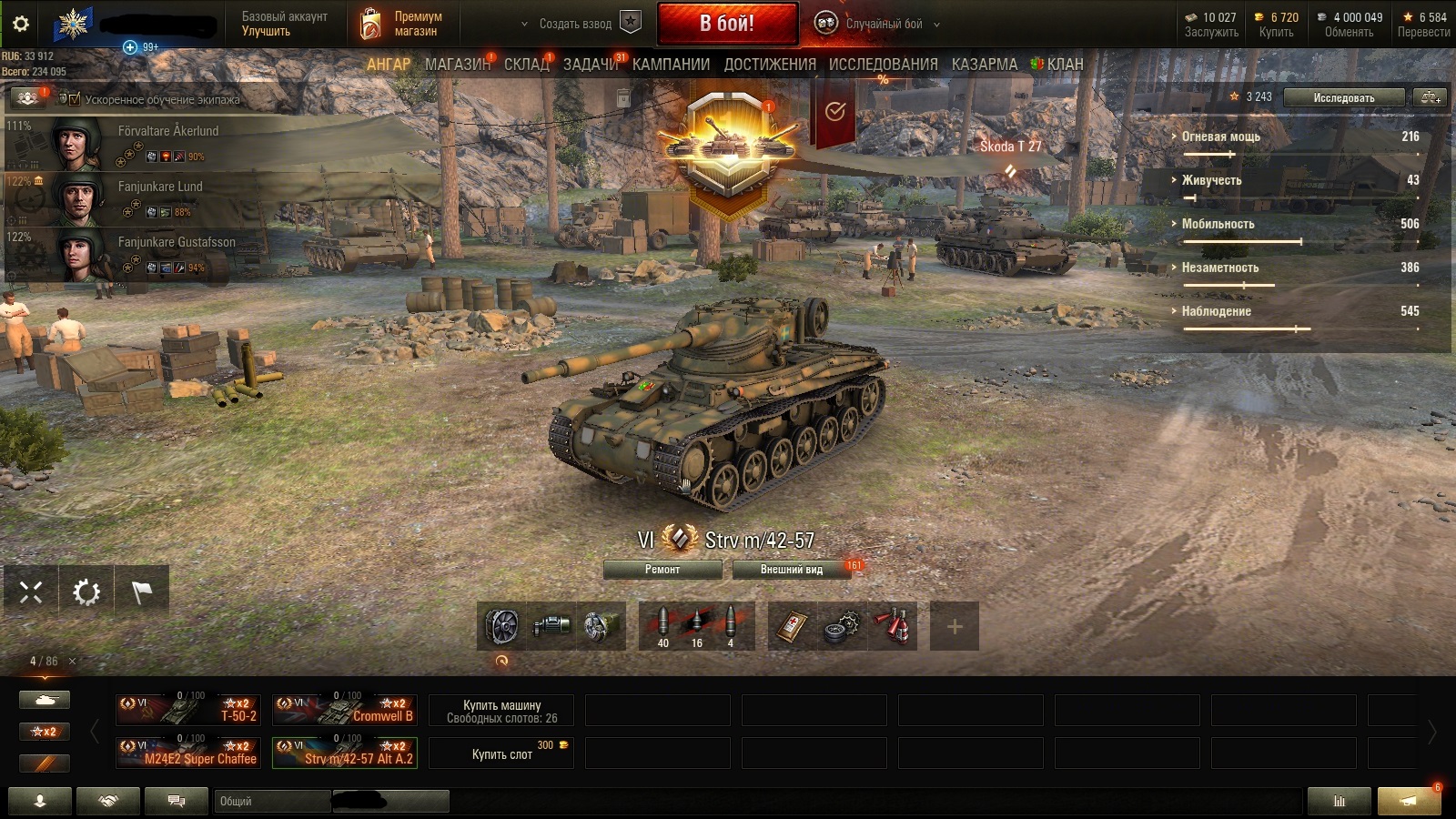
Task: Open the Внешний вид exterior customization
Action: tap(791, 570)
